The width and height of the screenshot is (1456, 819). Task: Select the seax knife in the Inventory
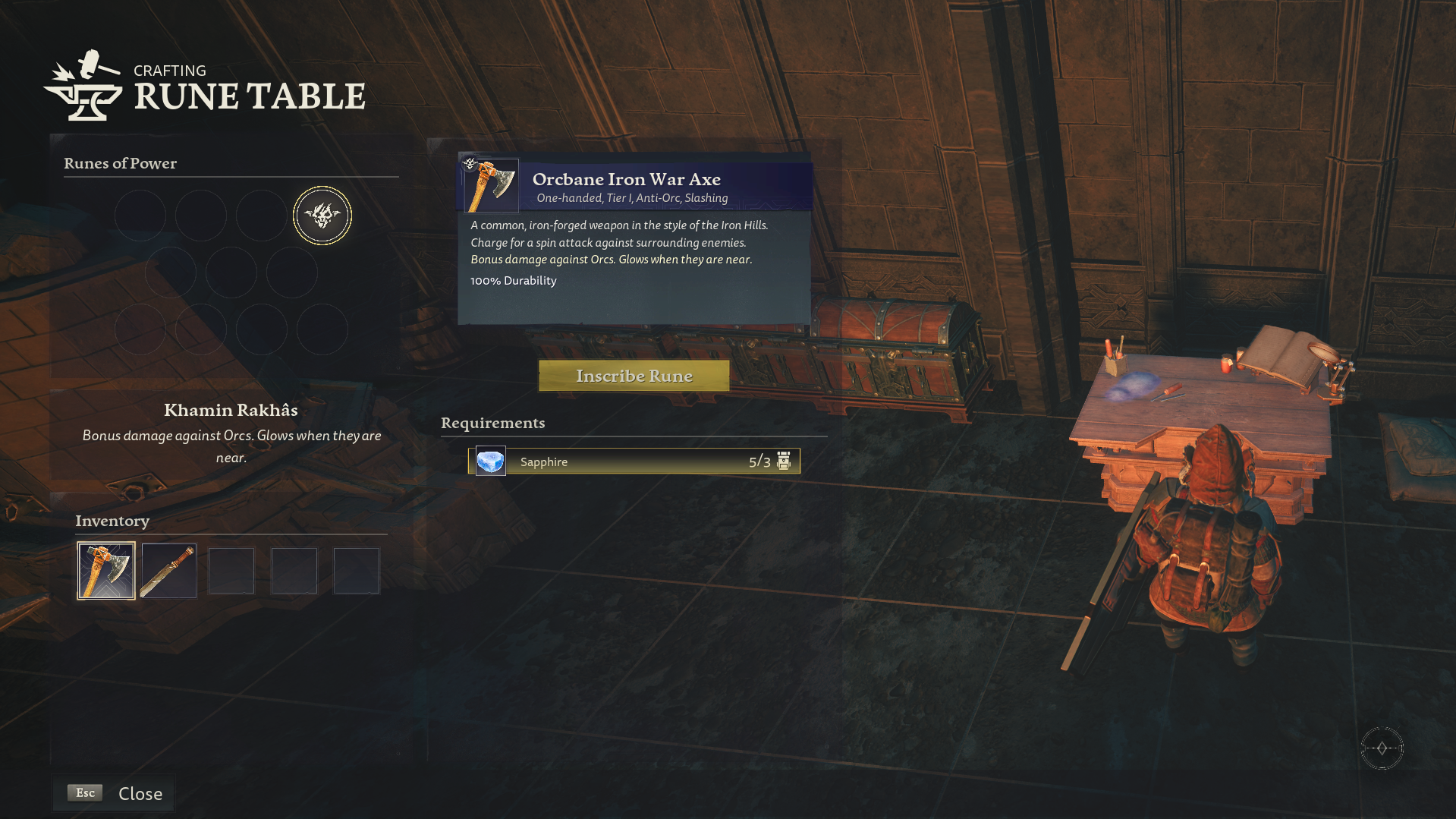click(168, 570)
